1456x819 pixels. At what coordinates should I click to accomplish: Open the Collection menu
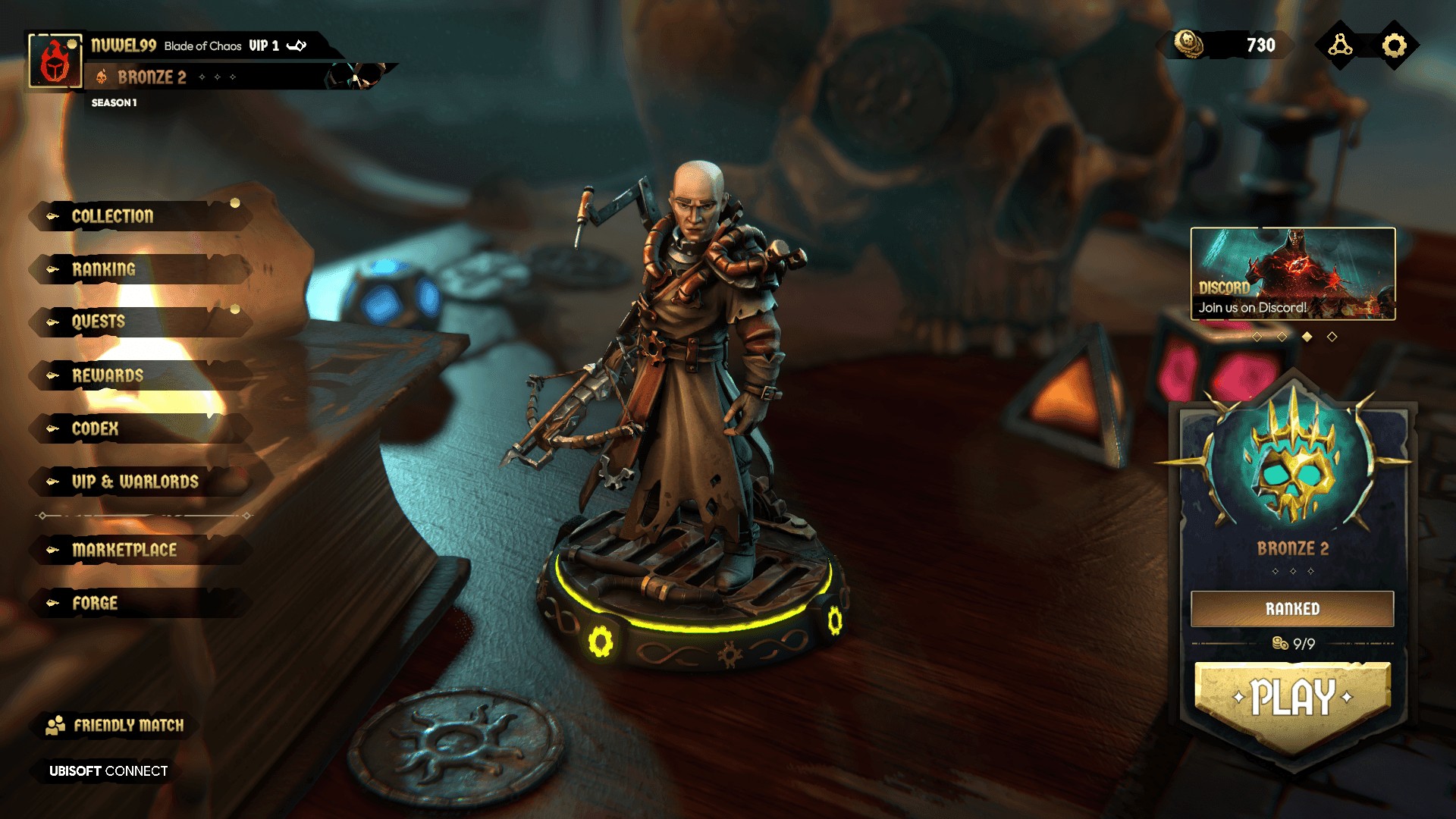coord(114,217)
